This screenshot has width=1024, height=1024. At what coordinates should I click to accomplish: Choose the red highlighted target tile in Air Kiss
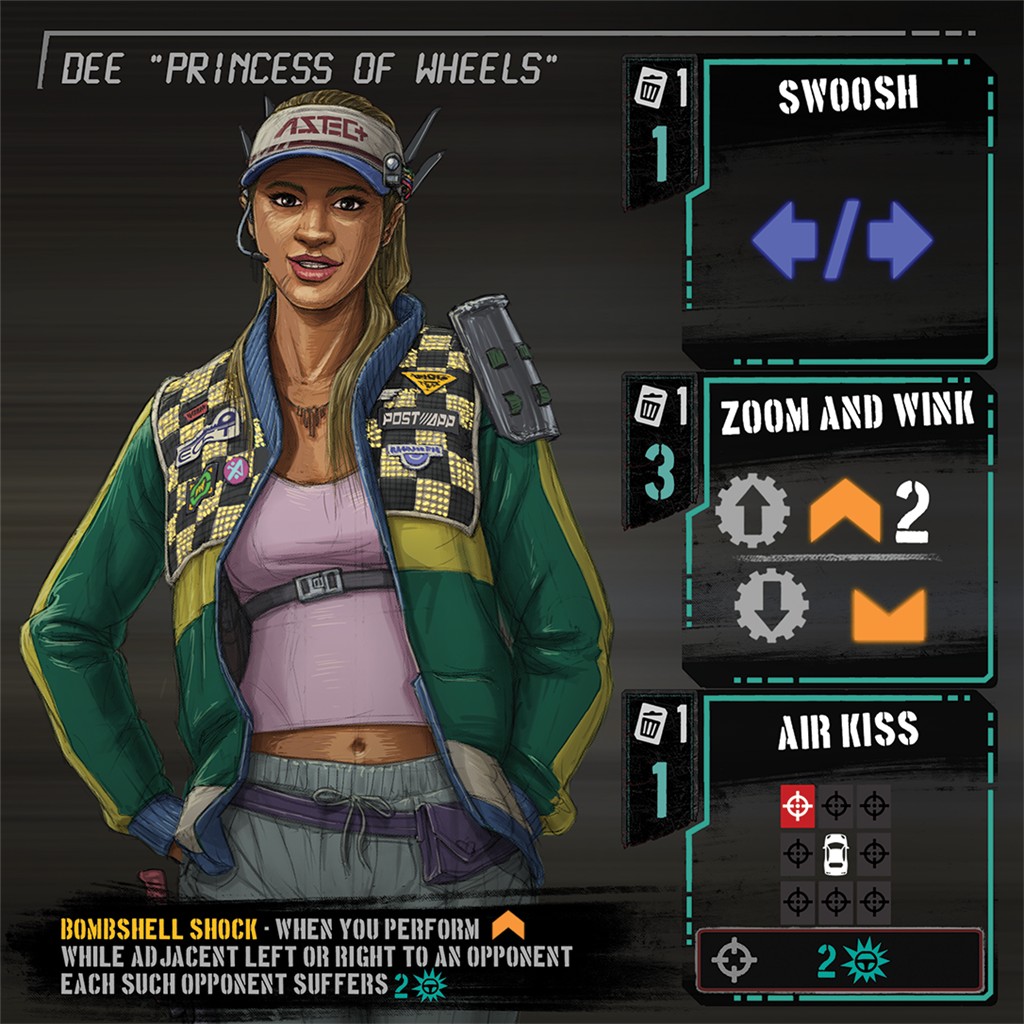[797, 805]
